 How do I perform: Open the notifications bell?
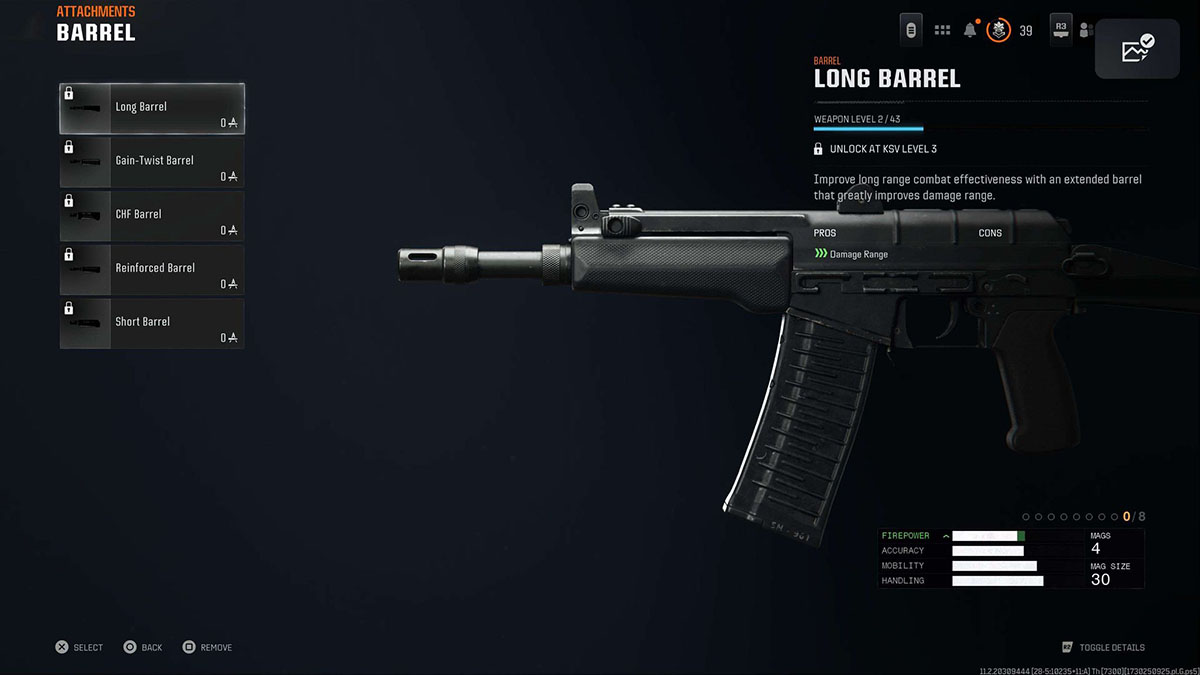(x=969, y=30)
